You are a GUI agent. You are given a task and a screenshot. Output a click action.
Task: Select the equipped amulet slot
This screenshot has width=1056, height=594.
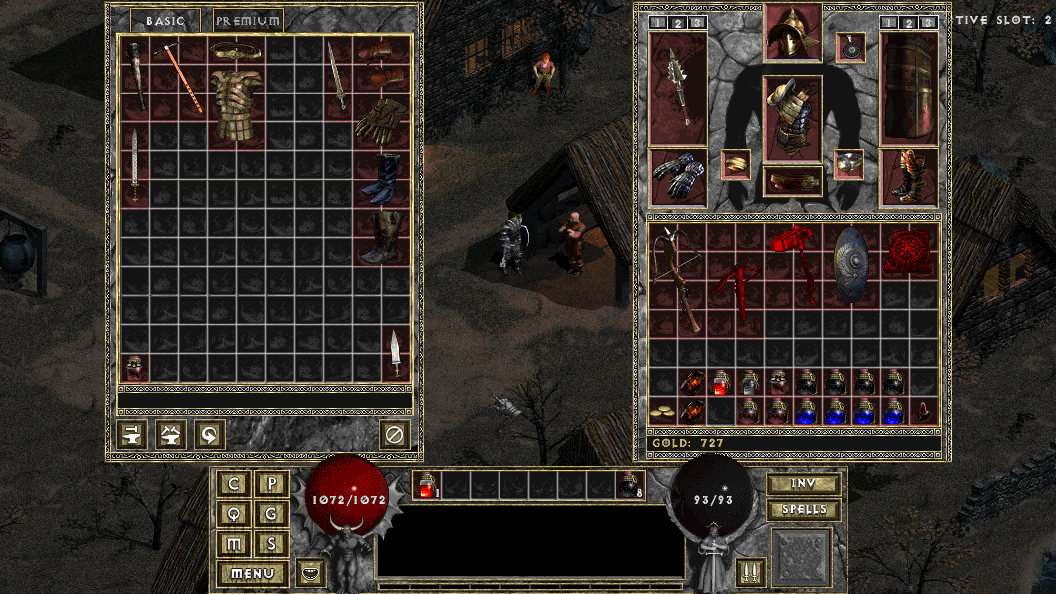pyautogui.click(x=851, y=47)
